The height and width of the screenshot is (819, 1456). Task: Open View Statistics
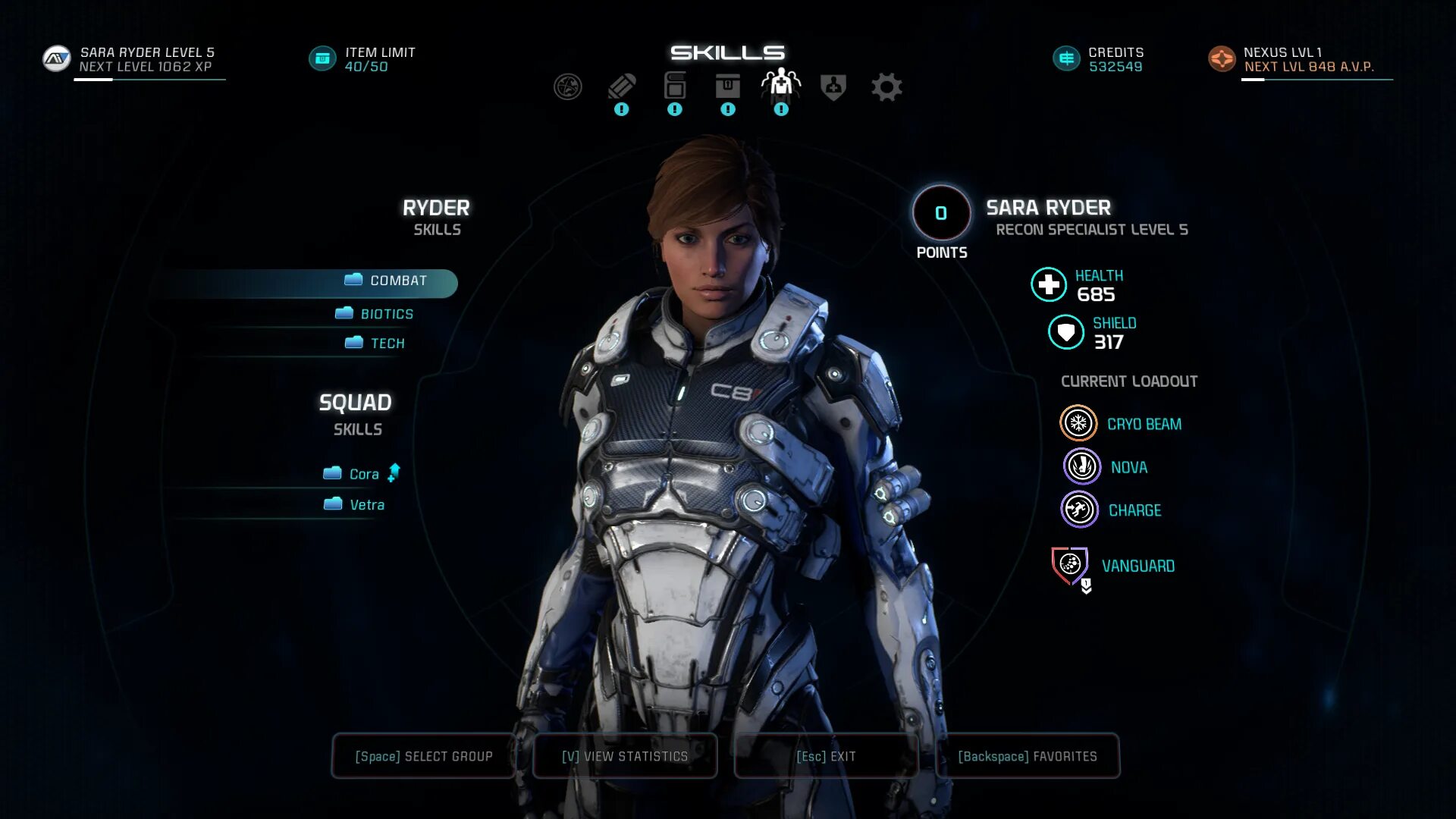pos(625,756)
